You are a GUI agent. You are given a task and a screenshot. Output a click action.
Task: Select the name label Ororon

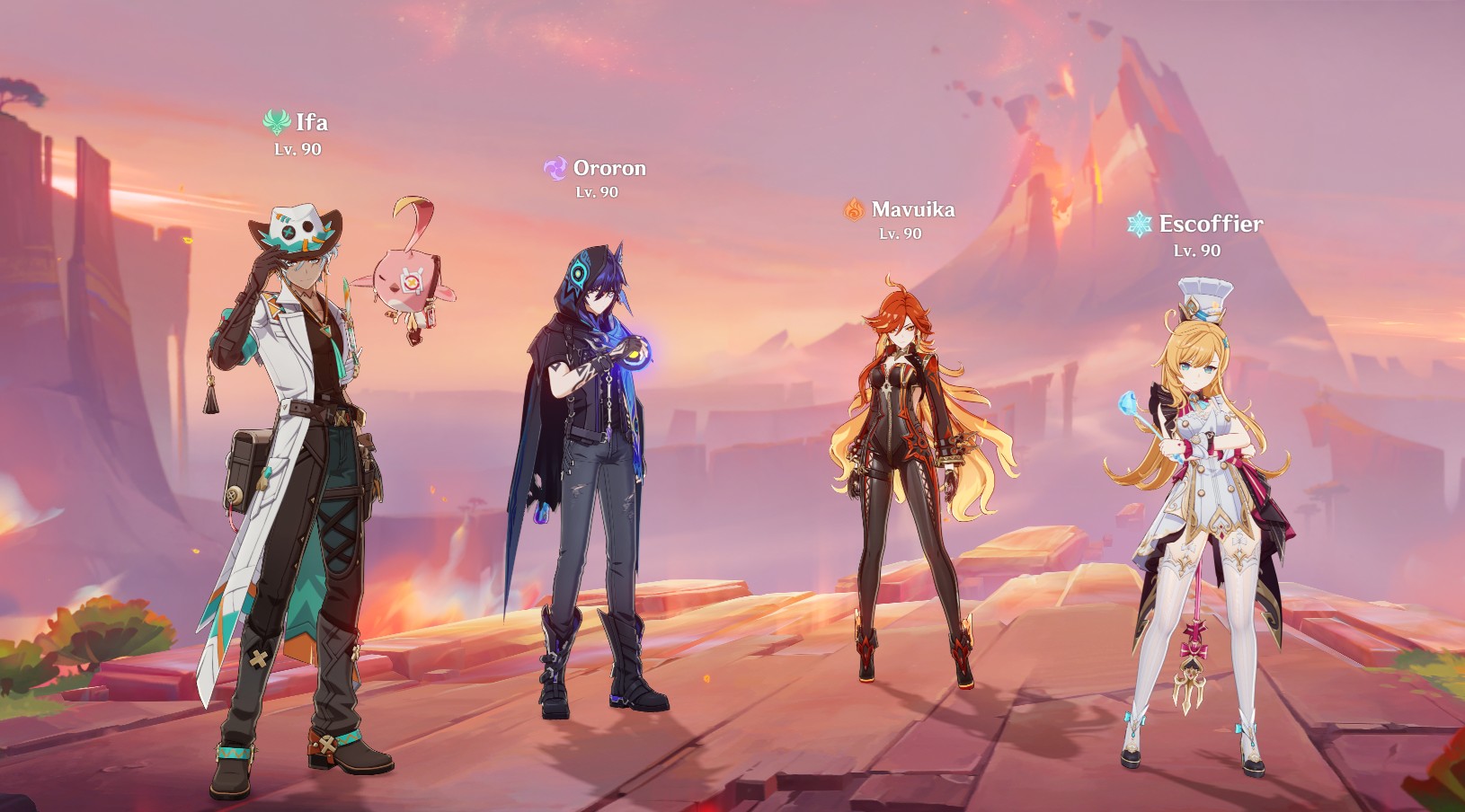[x=609, y=168]
